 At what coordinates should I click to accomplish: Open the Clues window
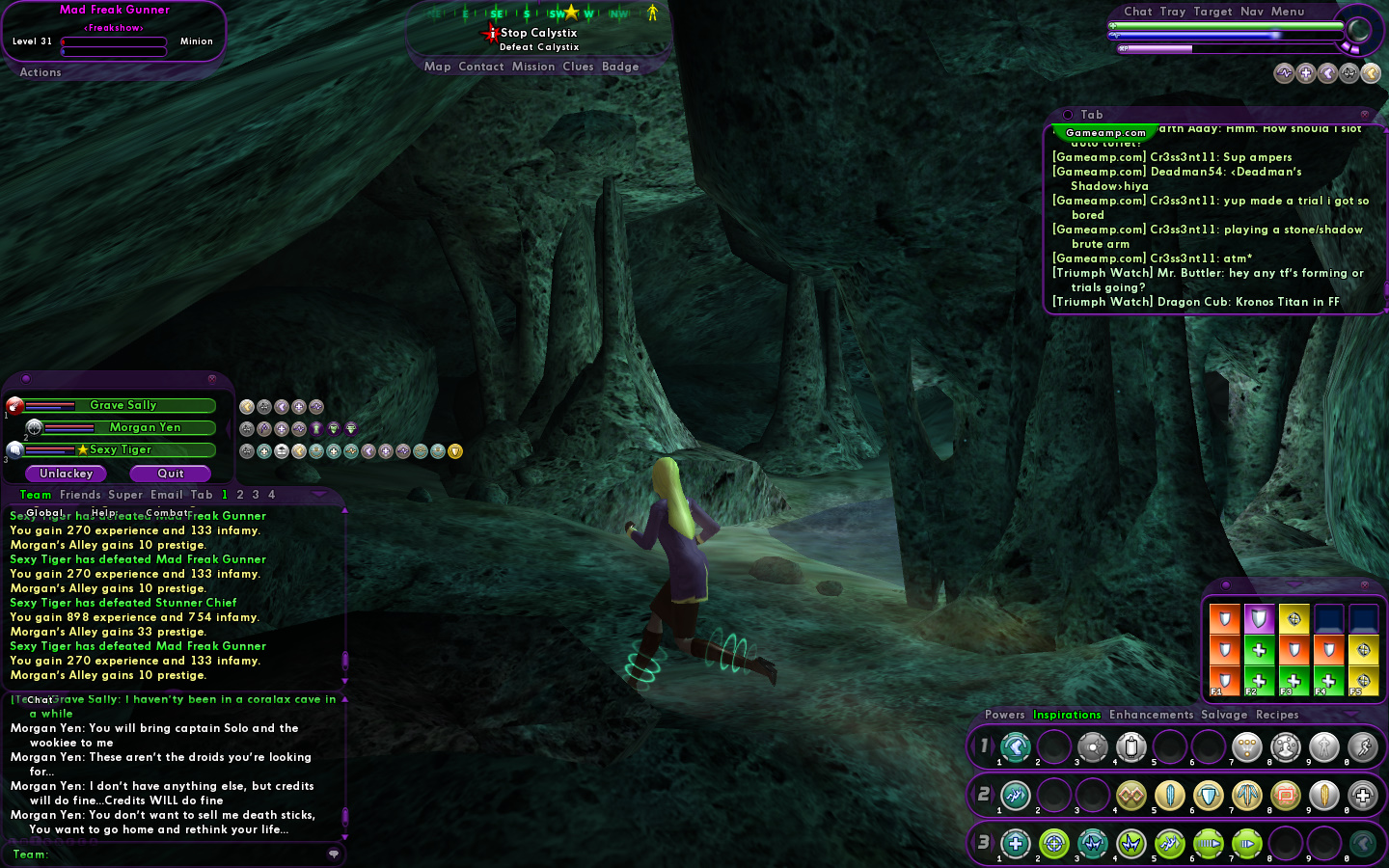pos(578,67)
